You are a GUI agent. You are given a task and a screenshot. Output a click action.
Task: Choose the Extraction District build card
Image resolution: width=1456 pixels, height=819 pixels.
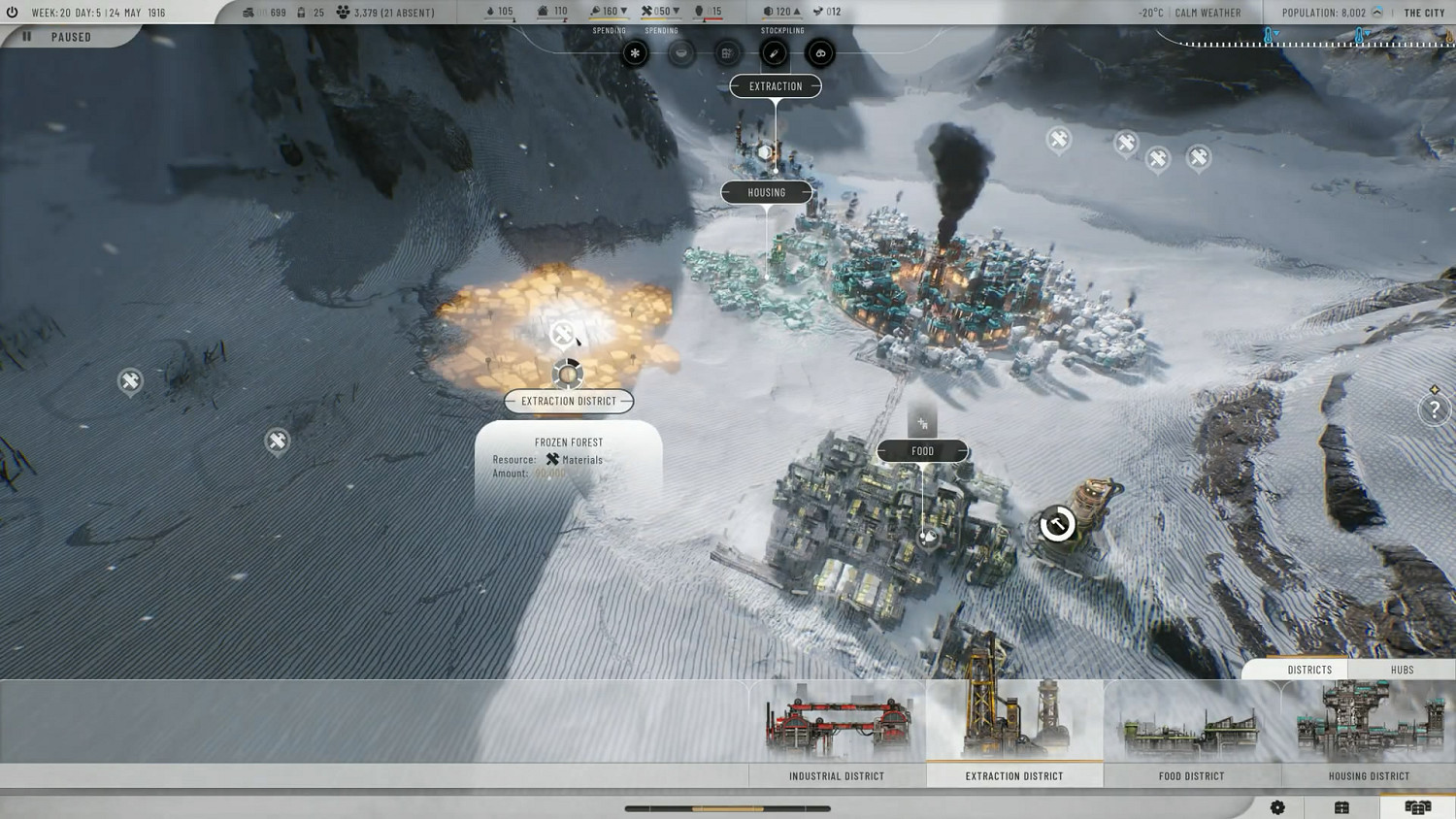coord(1014,733)
